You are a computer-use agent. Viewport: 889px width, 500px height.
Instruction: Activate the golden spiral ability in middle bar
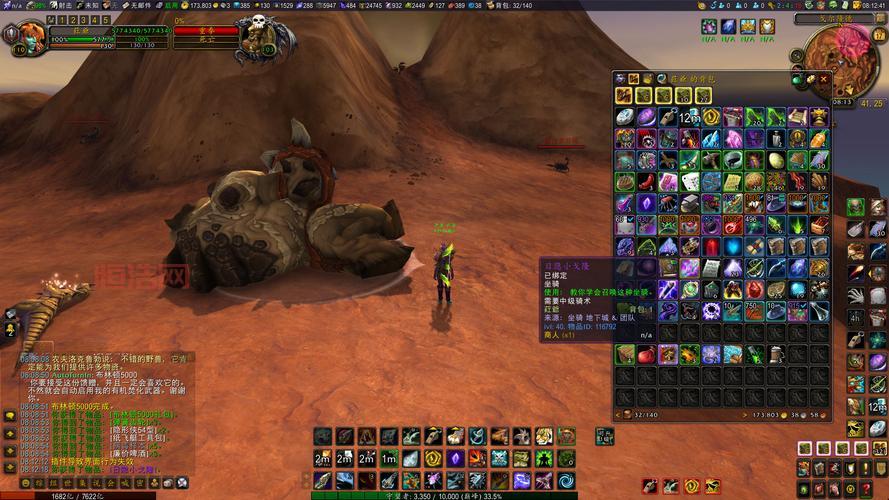point(433,458)
